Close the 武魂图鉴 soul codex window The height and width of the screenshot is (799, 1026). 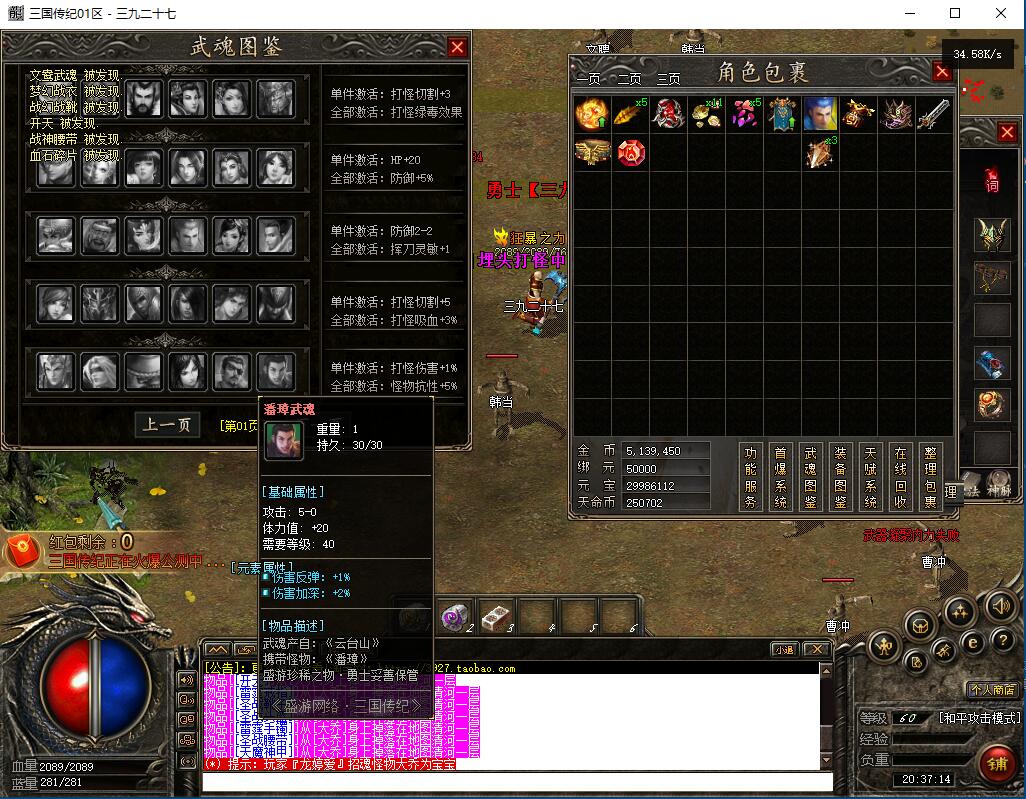click(457, 47)
